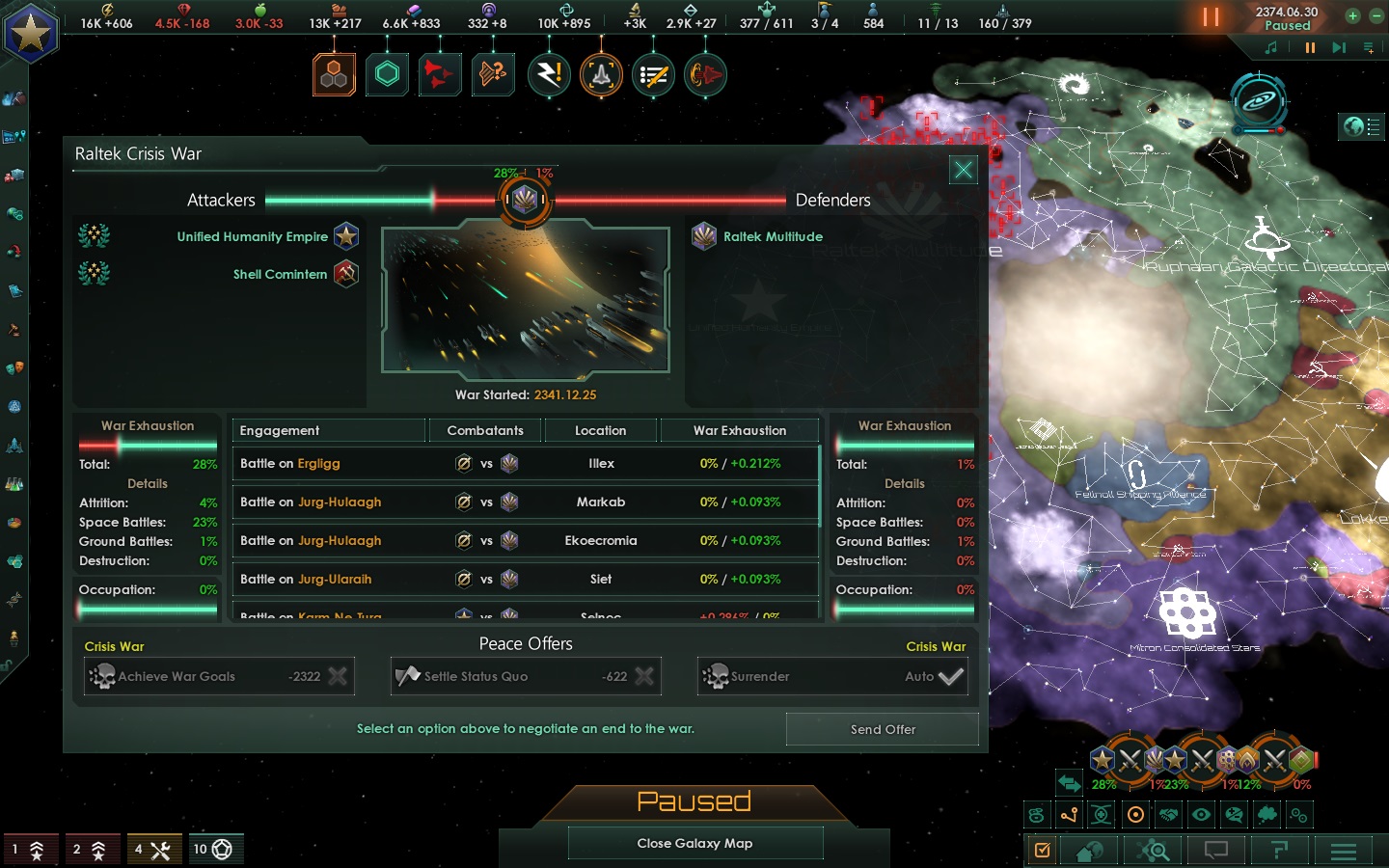Open the crisis lightning-bolt notification icon
1389x868 pixels.
click(x=549, y=74)
